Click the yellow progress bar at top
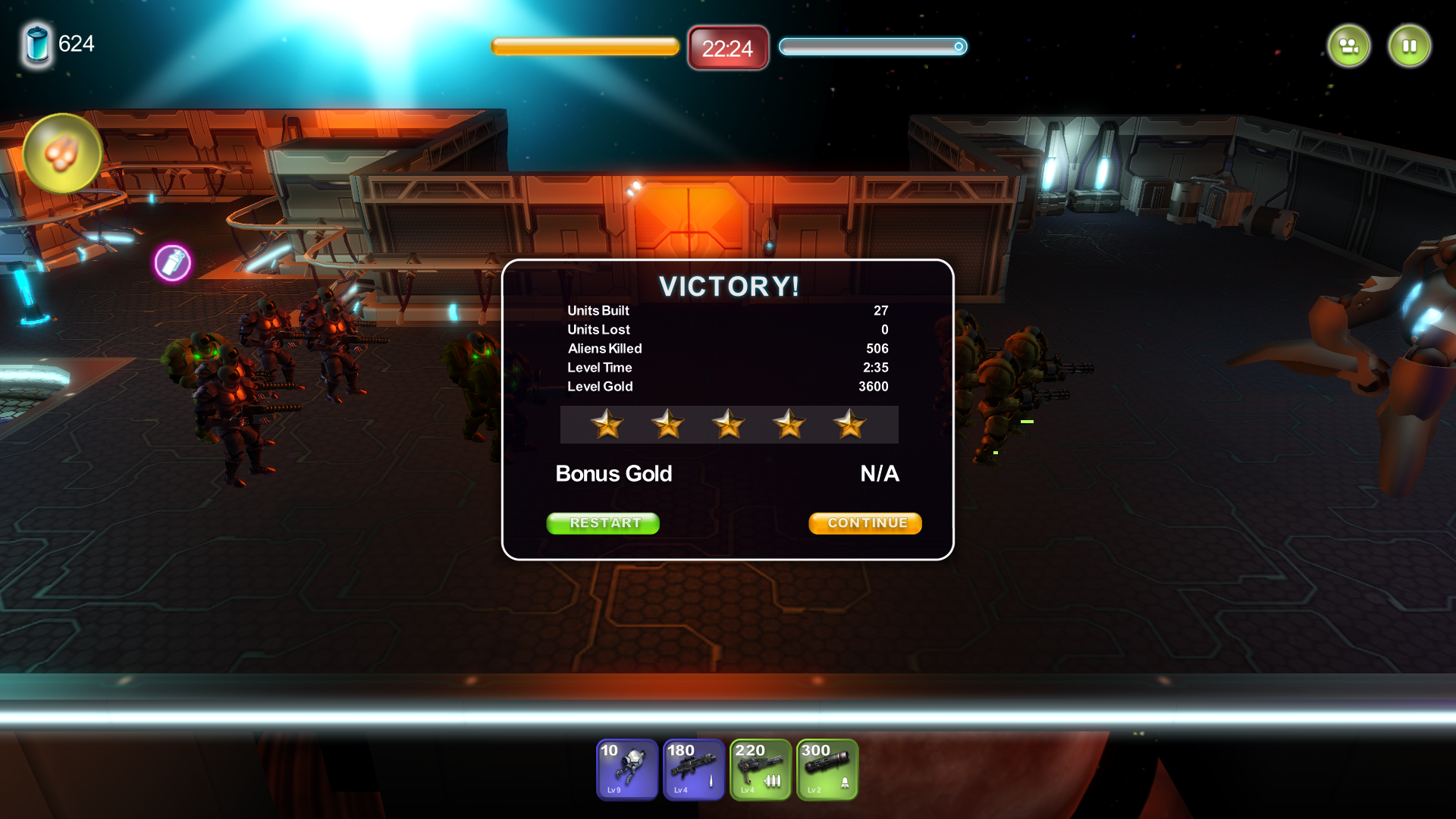 585,47
